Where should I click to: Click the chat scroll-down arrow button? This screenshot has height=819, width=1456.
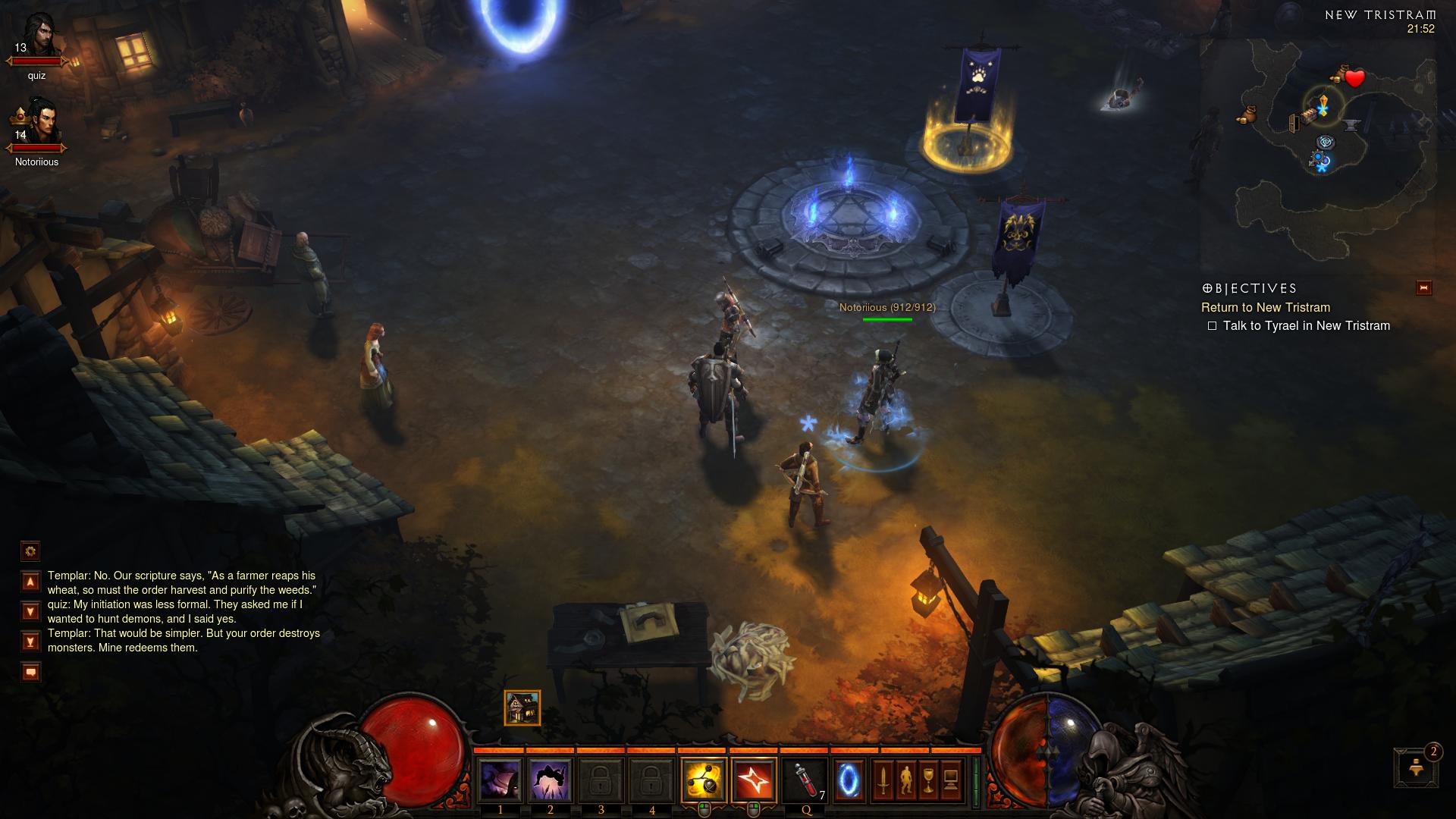click(30, 611)
